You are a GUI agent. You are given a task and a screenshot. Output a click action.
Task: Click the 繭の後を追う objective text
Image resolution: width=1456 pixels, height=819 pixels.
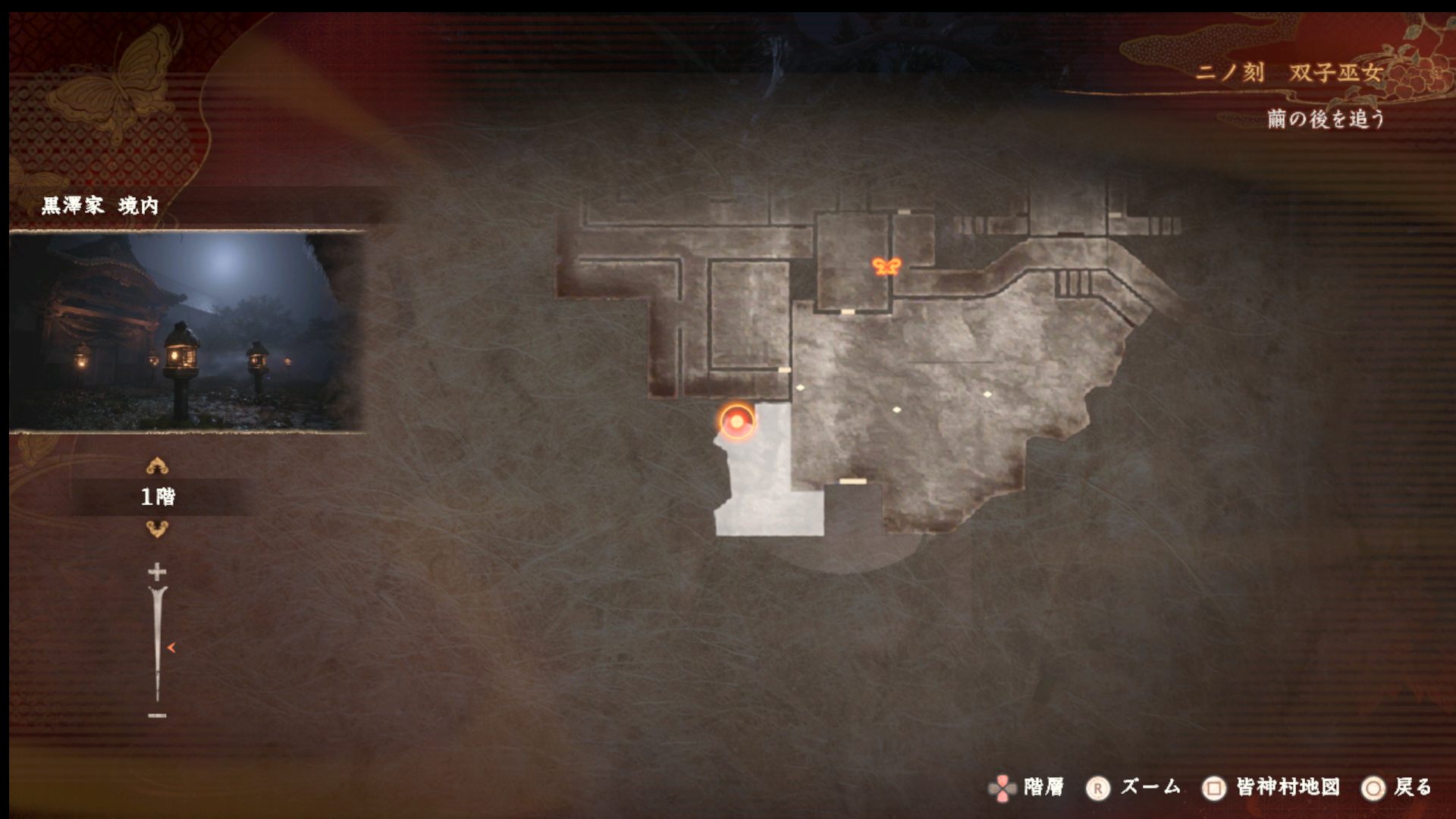[x=1326, y=119]
